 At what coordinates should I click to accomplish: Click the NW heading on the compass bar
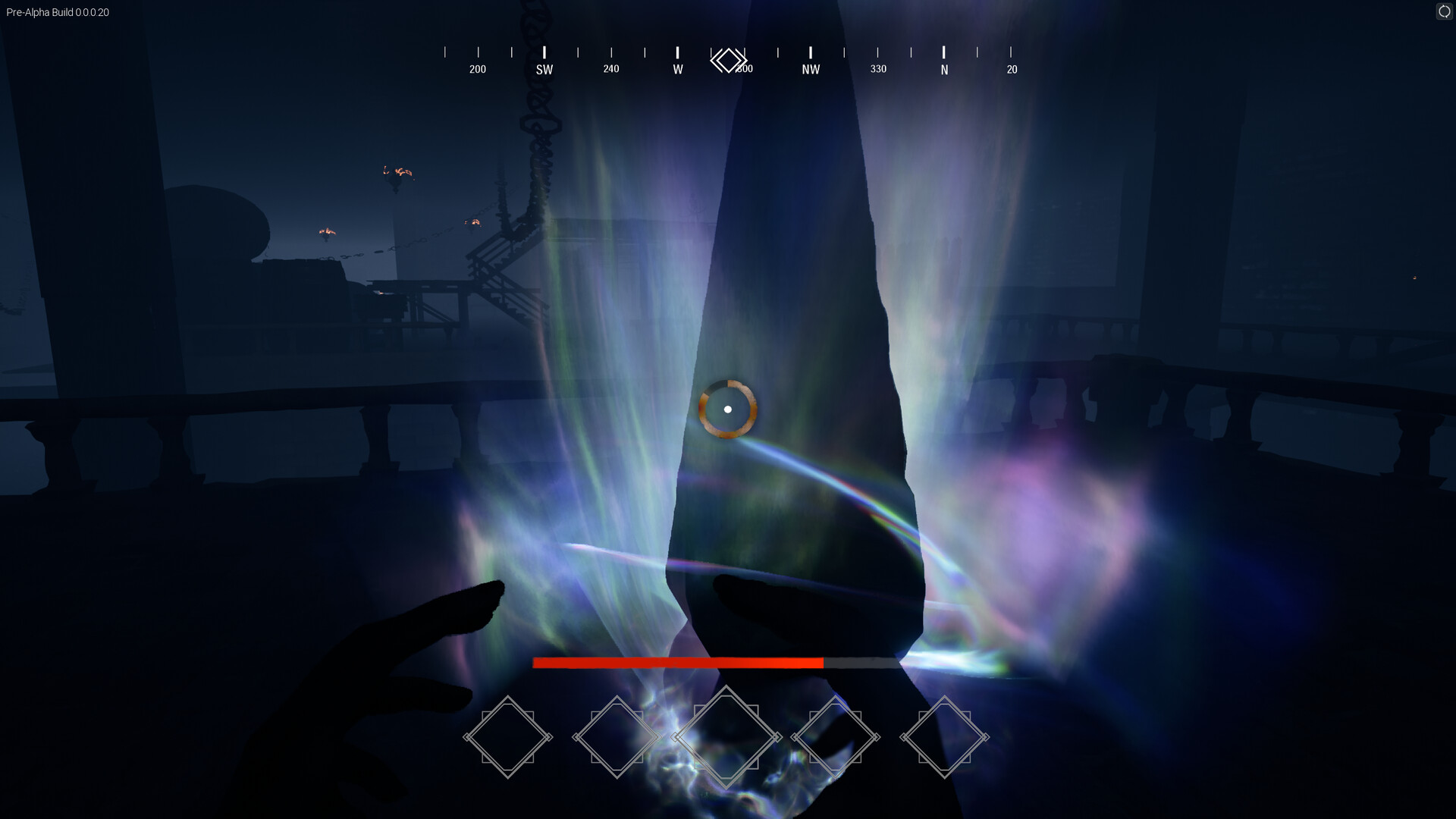pyautogui.click(x=810, y=68)
